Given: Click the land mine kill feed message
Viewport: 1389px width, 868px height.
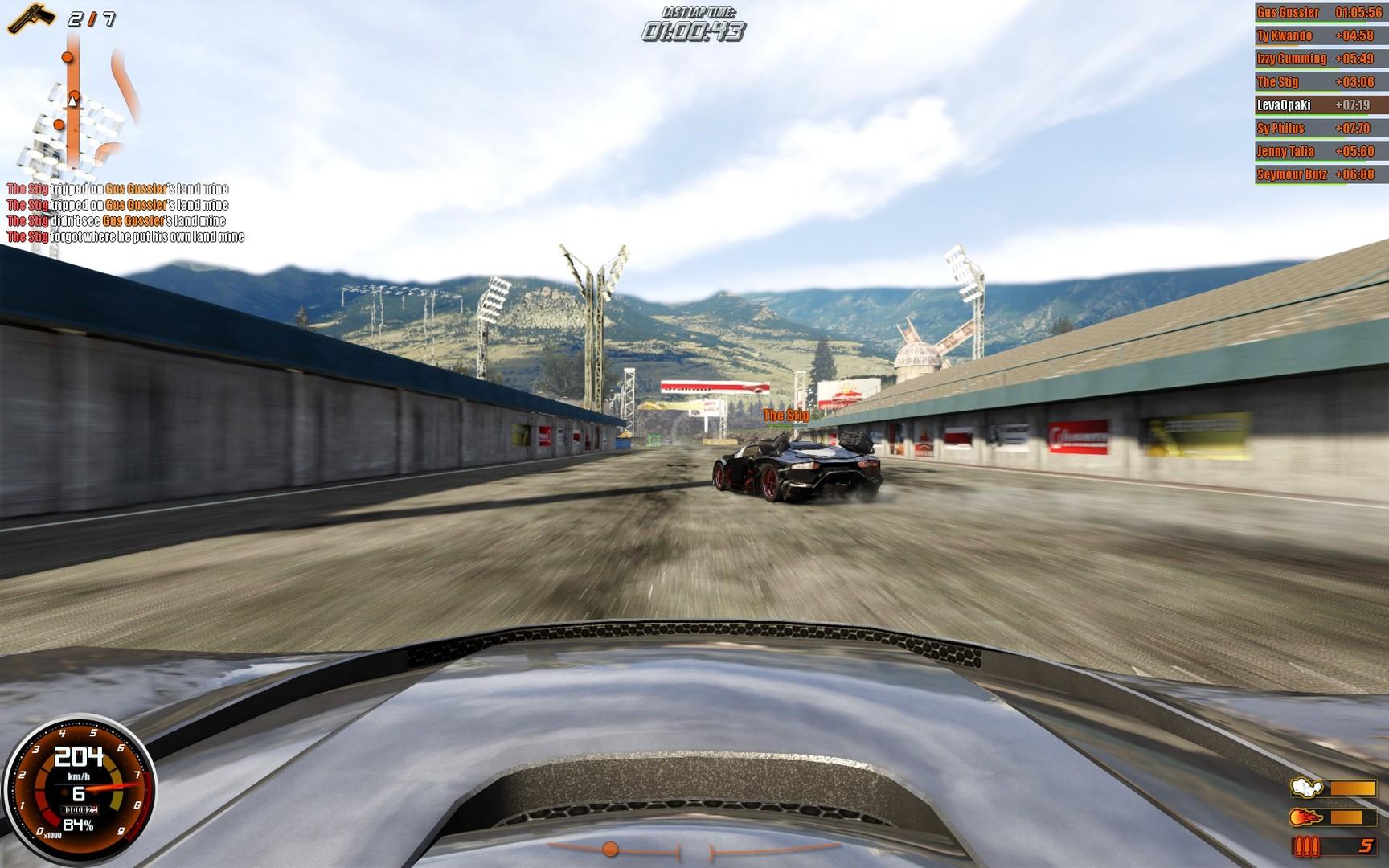Looking at the screenshot, I should (x=118, y=190).
